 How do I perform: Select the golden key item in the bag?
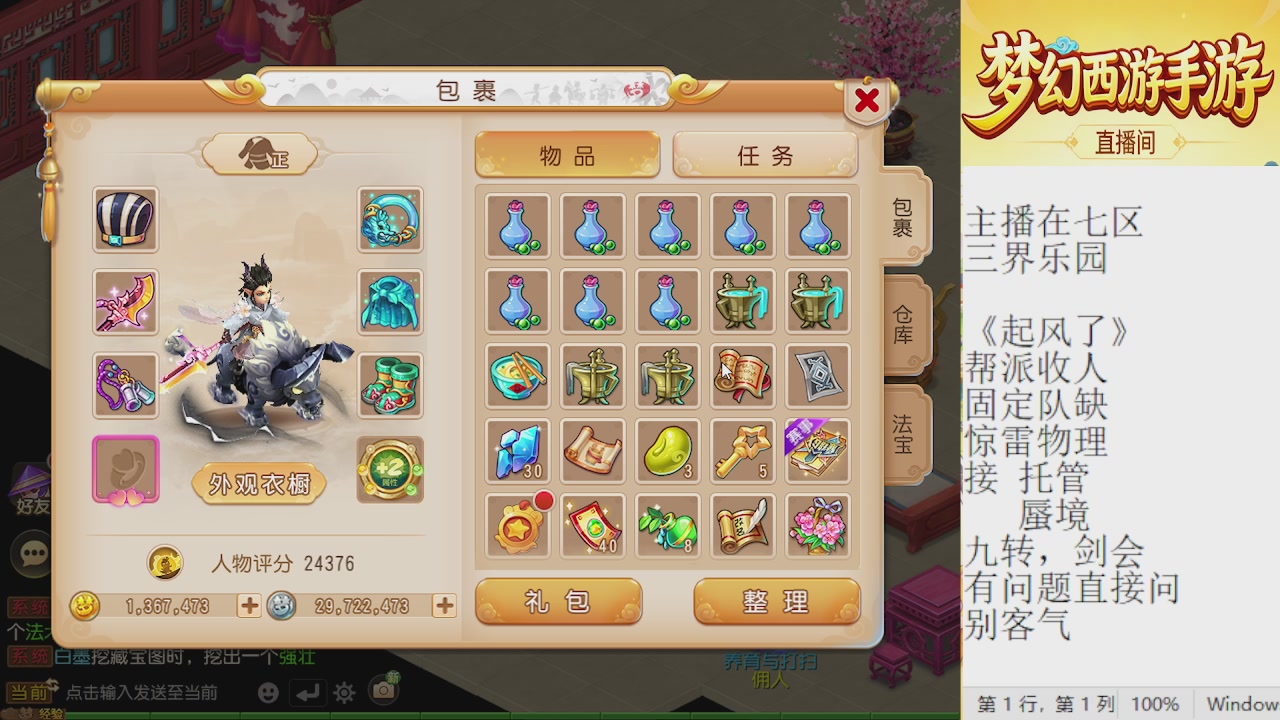click(x=742, y=452)
